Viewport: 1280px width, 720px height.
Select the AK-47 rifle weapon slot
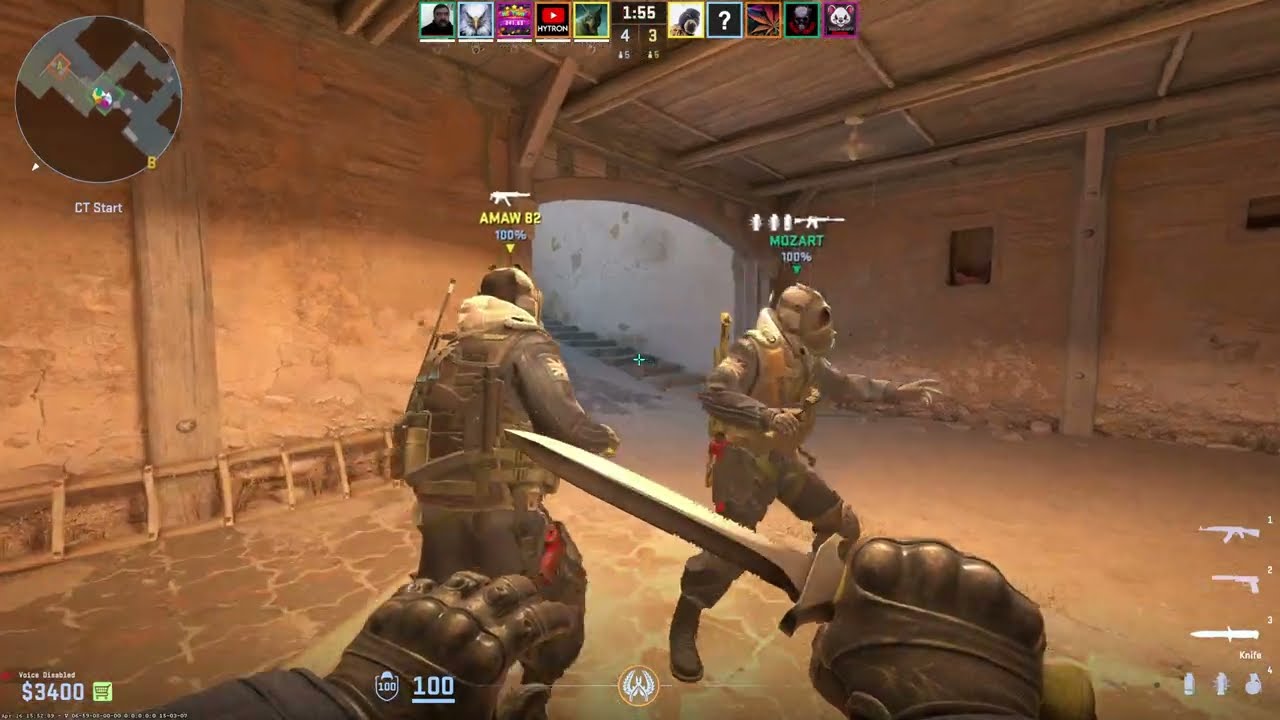click(1228, 533)
